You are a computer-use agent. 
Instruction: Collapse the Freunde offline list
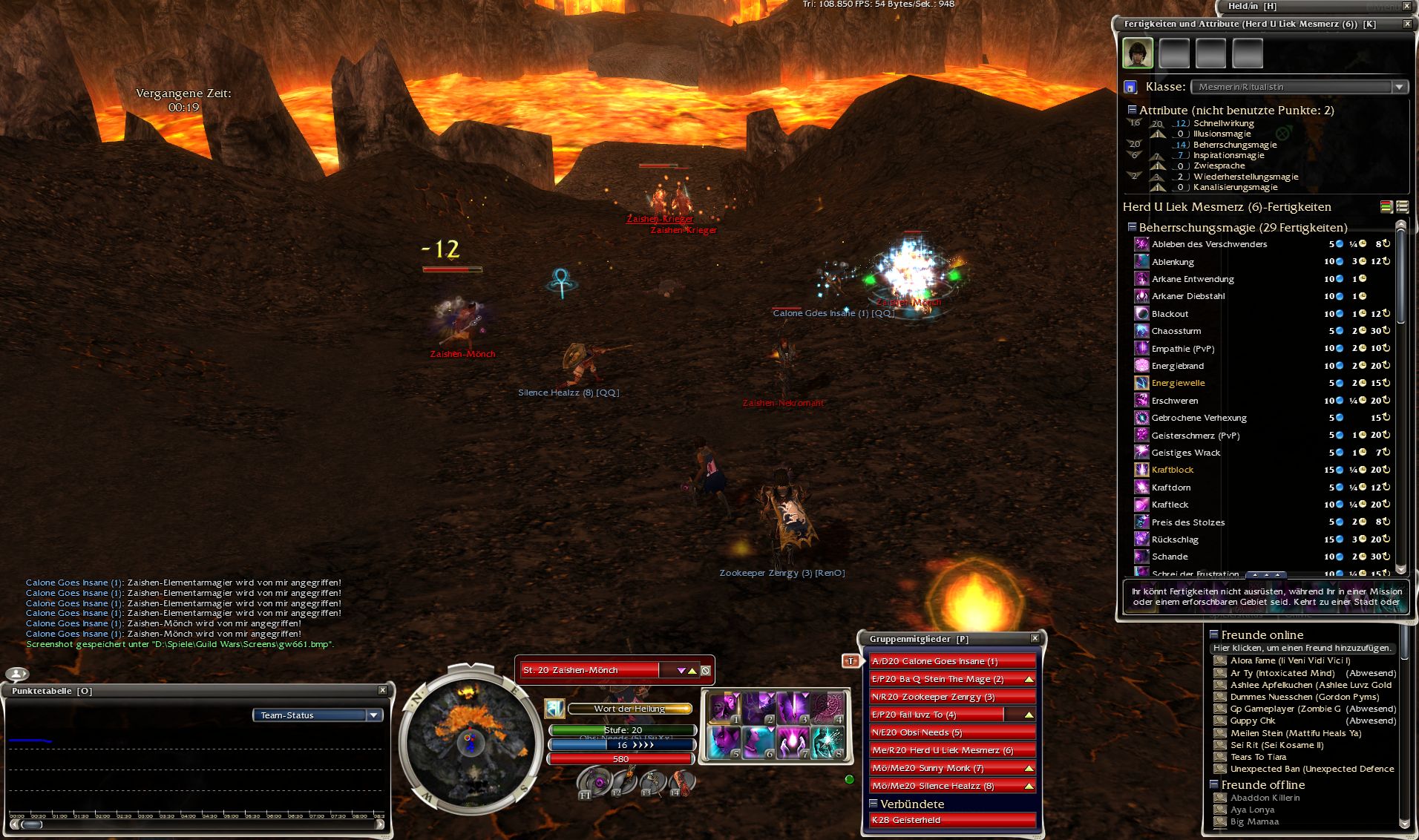pyautogui.click(x=1214, y=784)
